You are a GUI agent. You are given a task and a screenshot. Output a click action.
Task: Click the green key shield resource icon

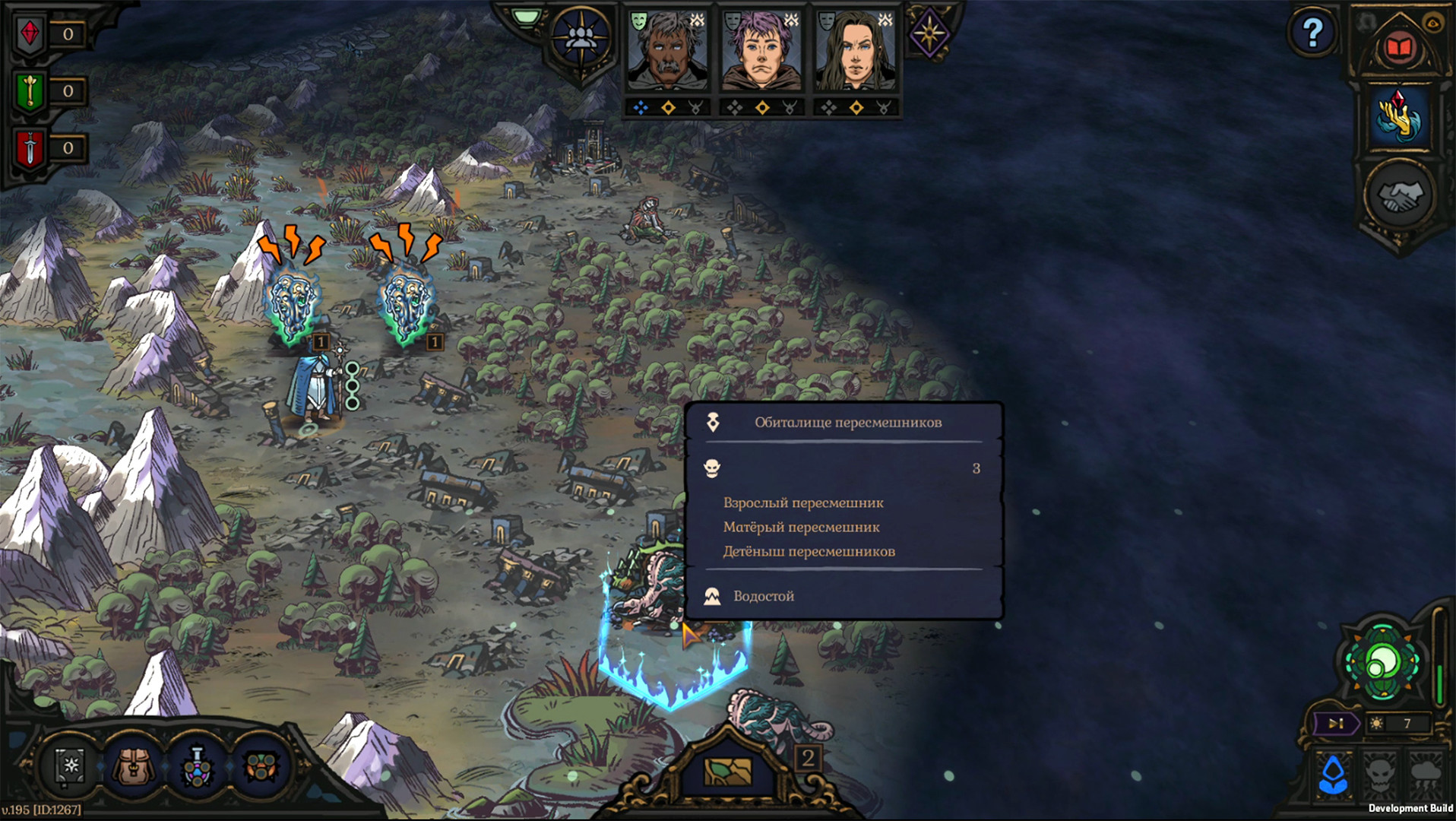pyautogui.click(x=30, y=91)
